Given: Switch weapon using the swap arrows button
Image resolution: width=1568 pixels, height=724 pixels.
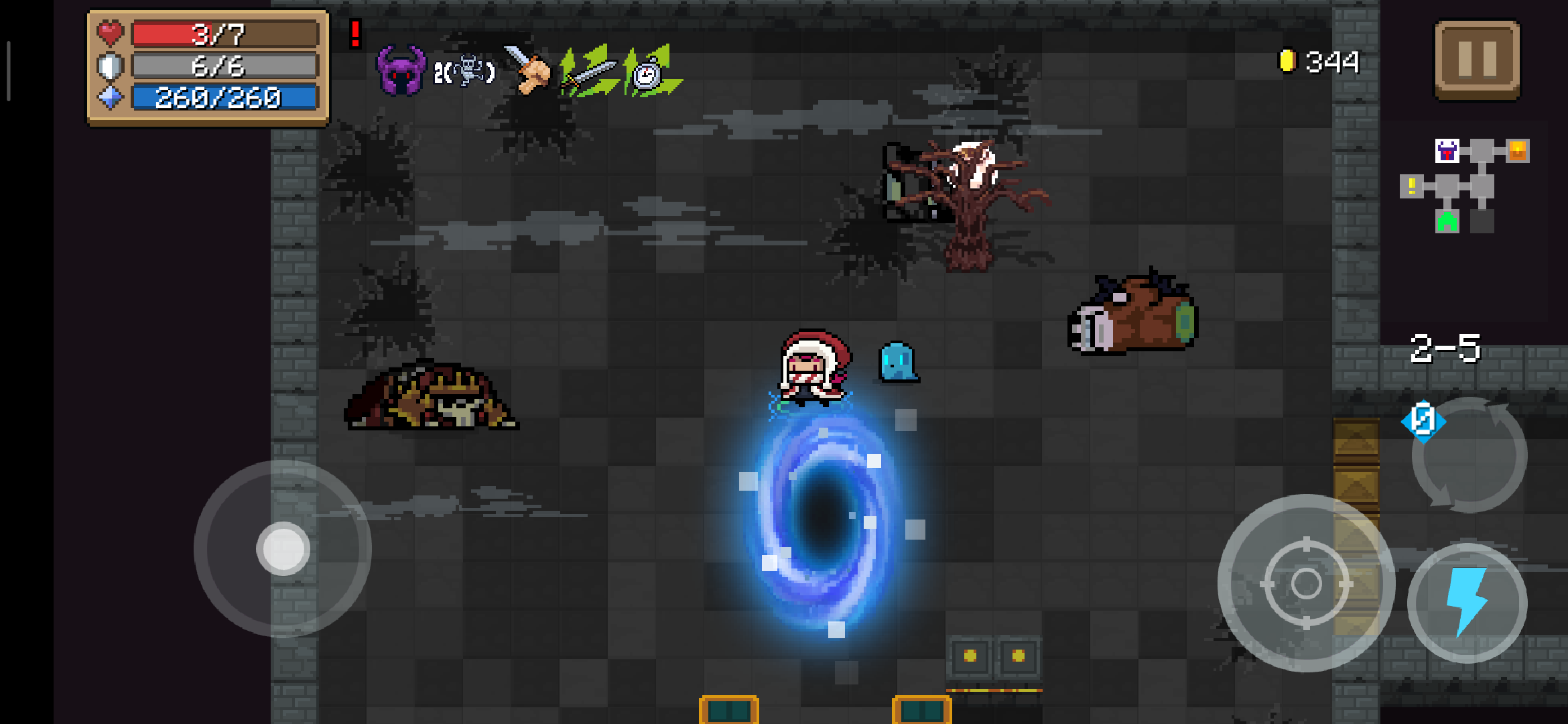Looking at the screenshot, I should coord(1468,455).
